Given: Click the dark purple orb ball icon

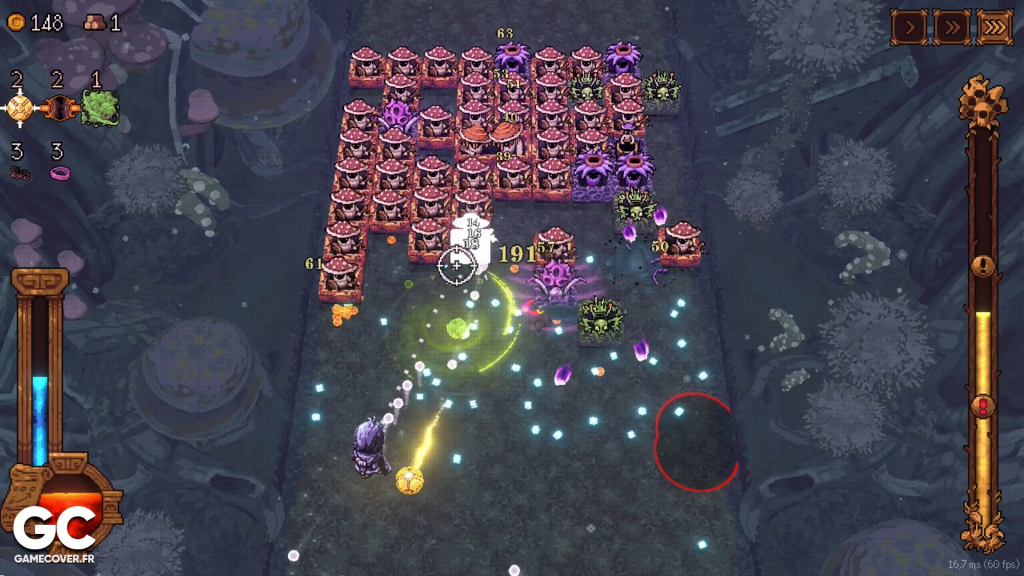Looking at the screenshot, I should pos(59,107).
